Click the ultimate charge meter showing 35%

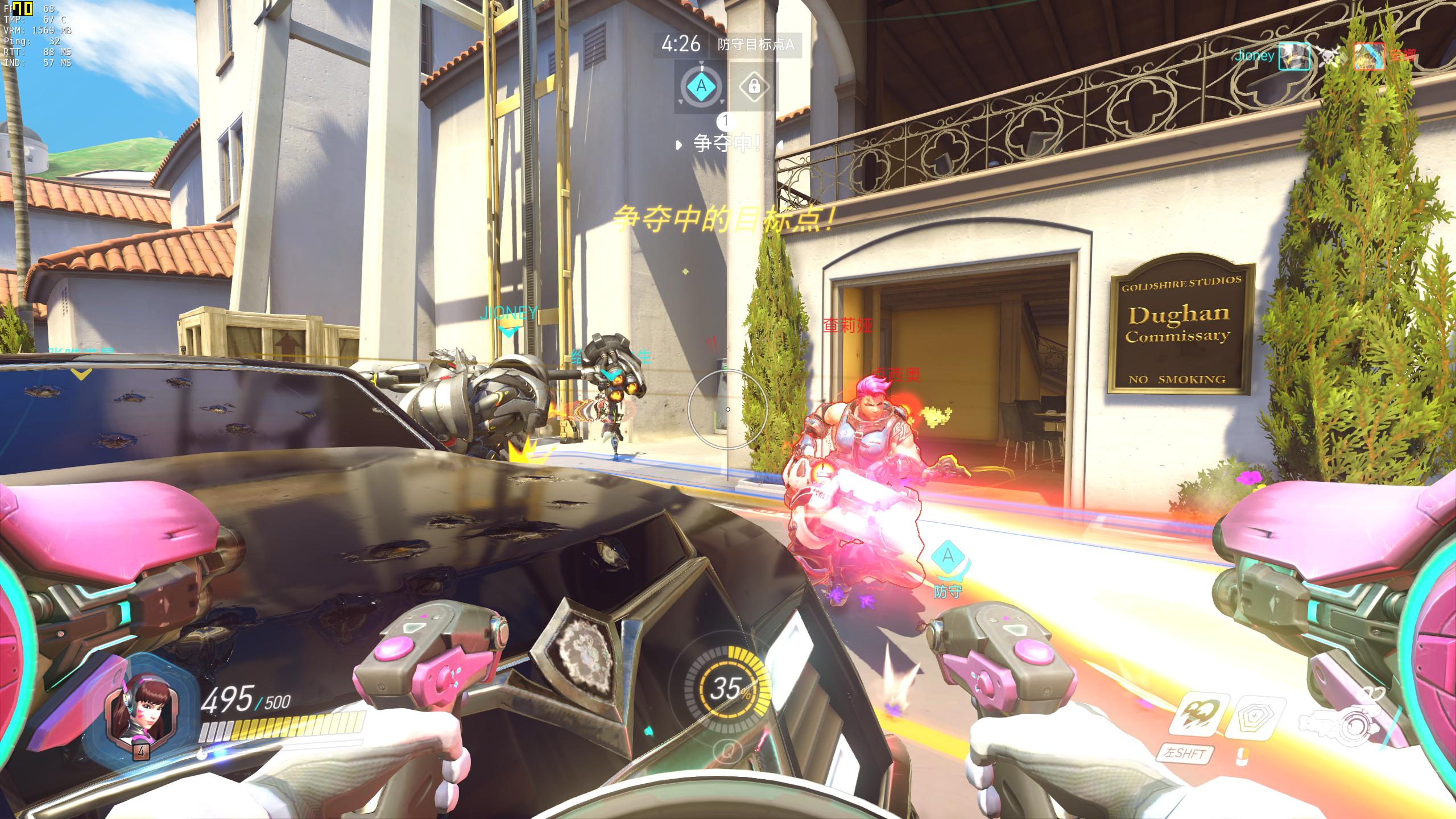[x=727, y=689]
